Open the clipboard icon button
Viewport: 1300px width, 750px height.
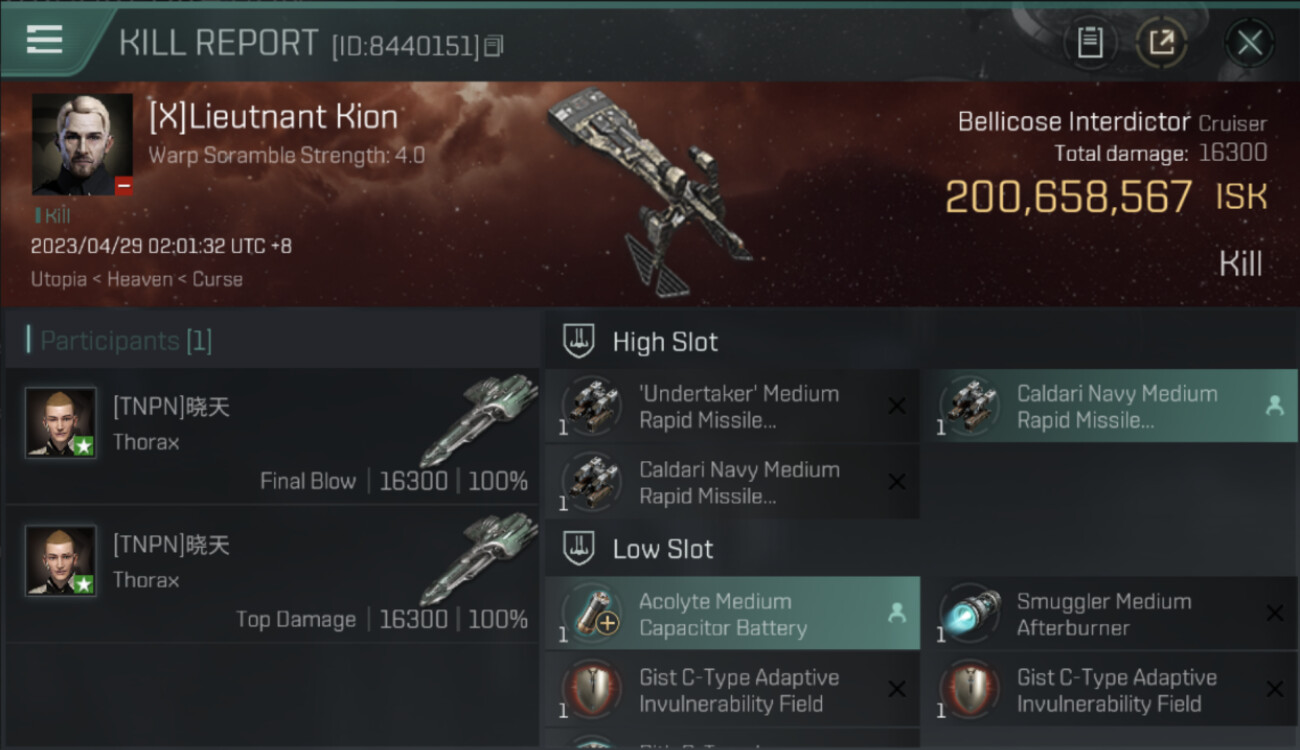pos(1089,43)
